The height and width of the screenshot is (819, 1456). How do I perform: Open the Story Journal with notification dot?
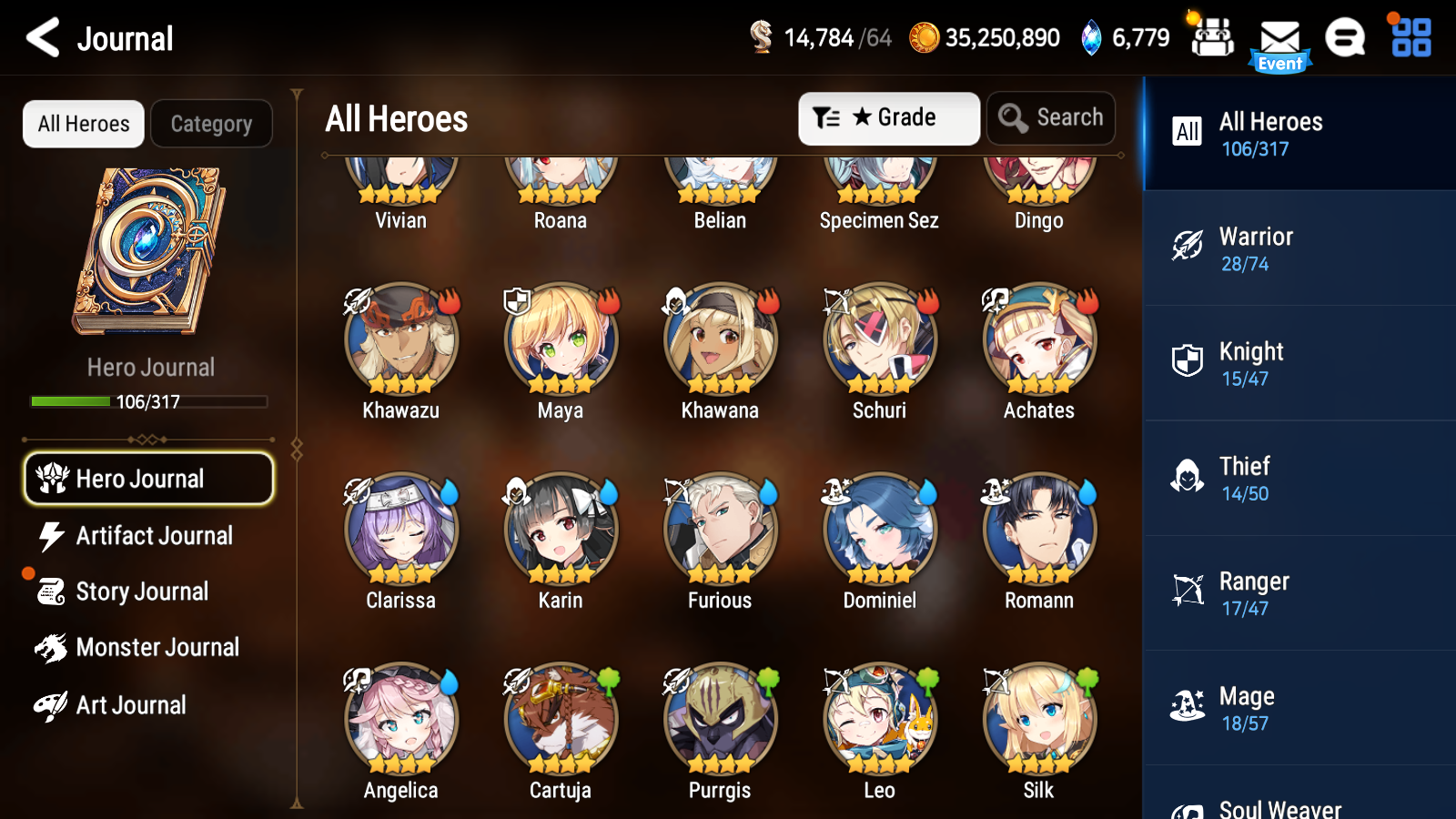coord(141,591)
